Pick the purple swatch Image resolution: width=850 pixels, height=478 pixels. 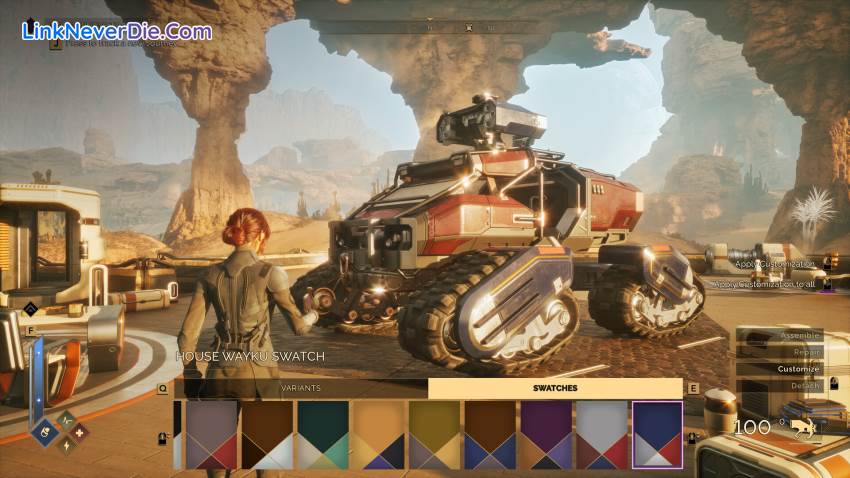tap(546, 435)
